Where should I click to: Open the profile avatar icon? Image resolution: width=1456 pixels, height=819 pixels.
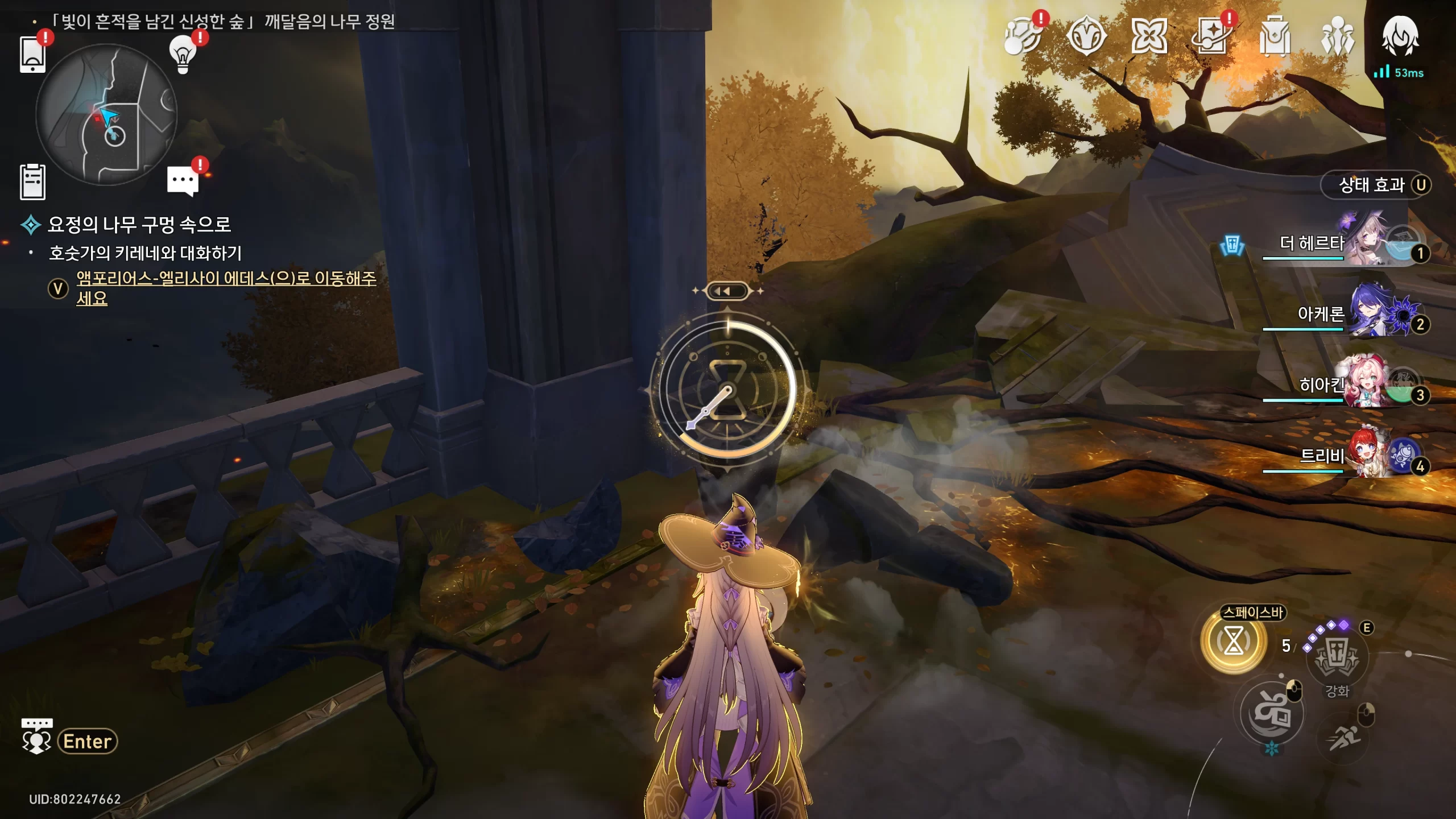[x=1400, y=36]
